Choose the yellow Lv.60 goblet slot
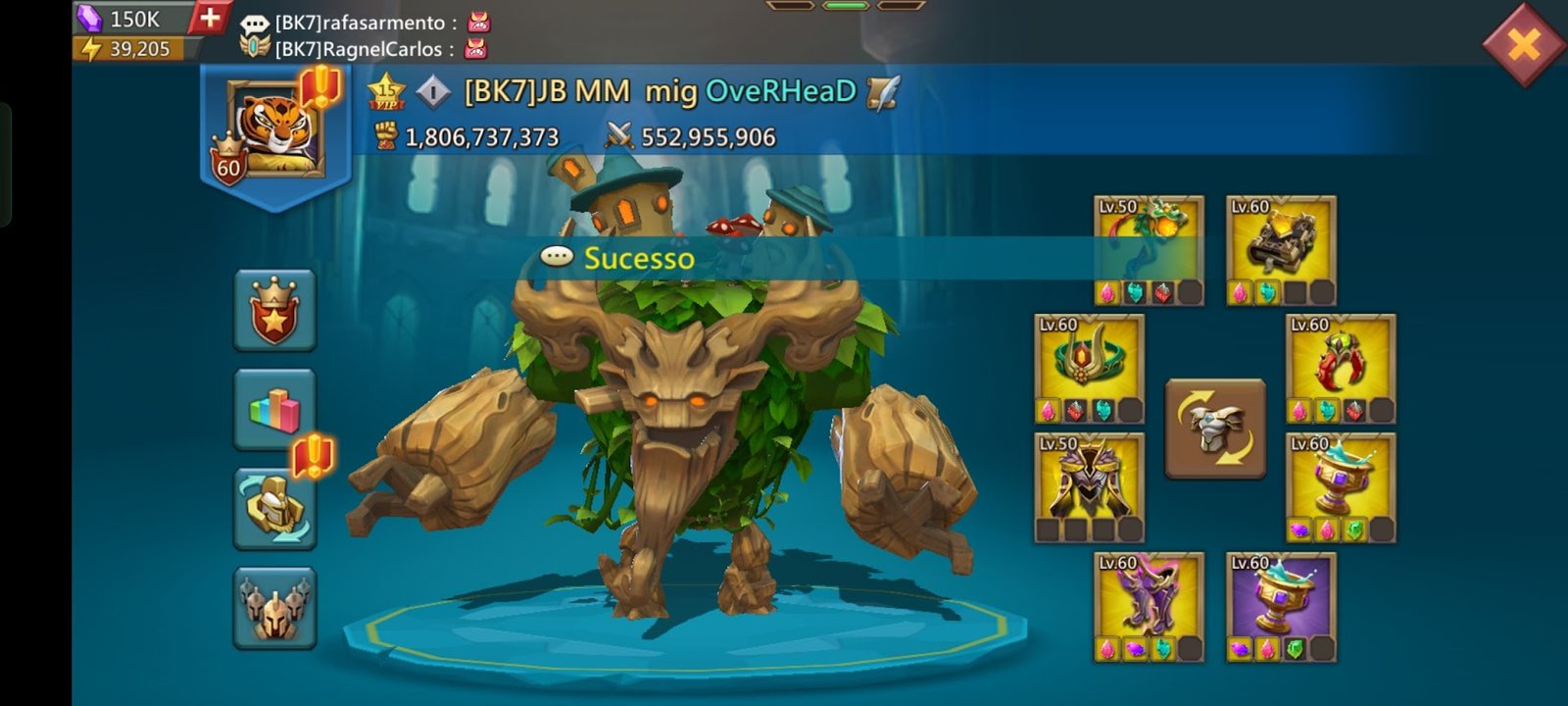Screen dimensions: 1568x706 point(1341,488)
